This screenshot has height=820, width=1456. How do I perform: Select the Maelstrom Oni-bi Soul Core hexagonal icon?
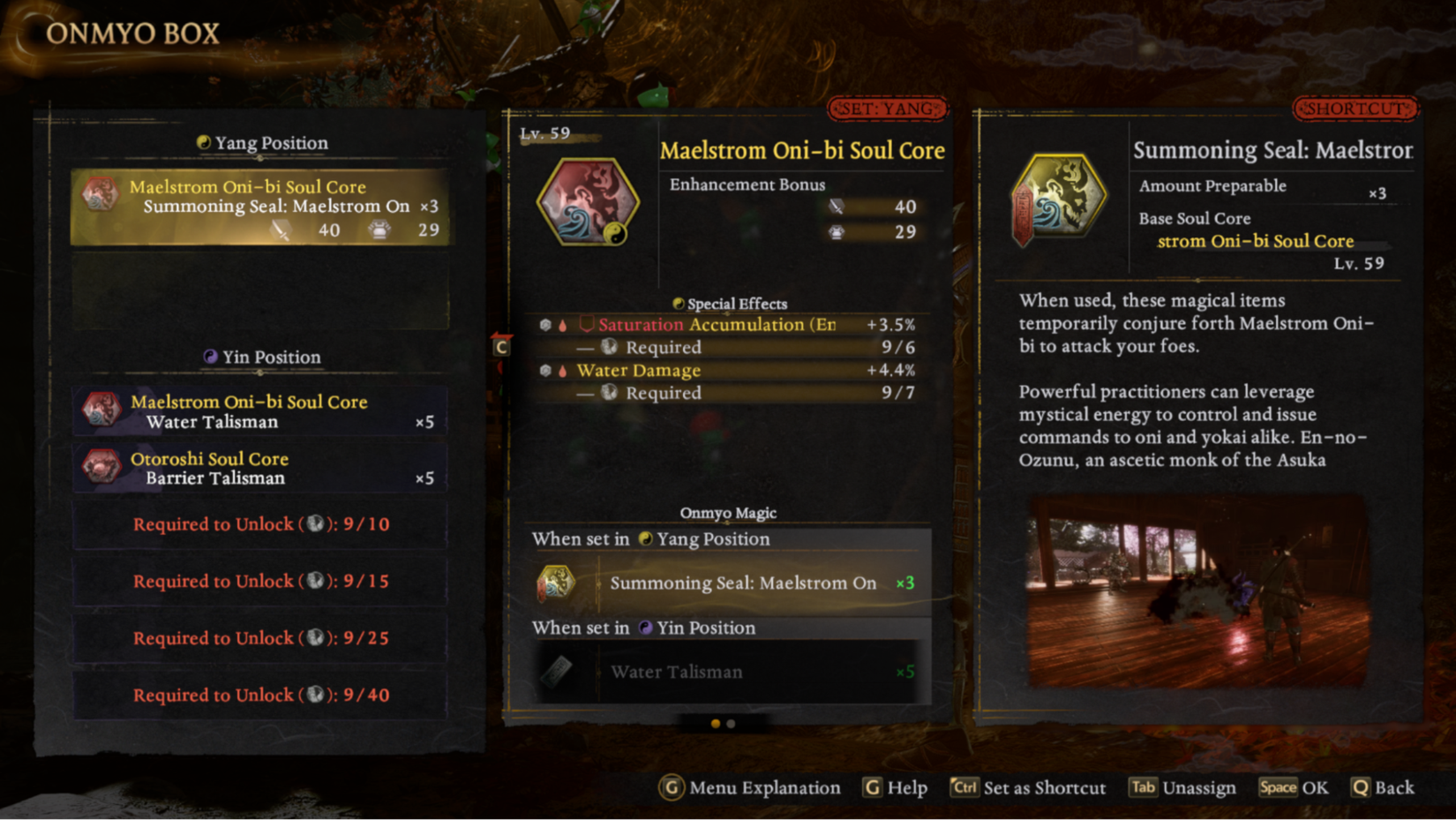coord(587,201)
